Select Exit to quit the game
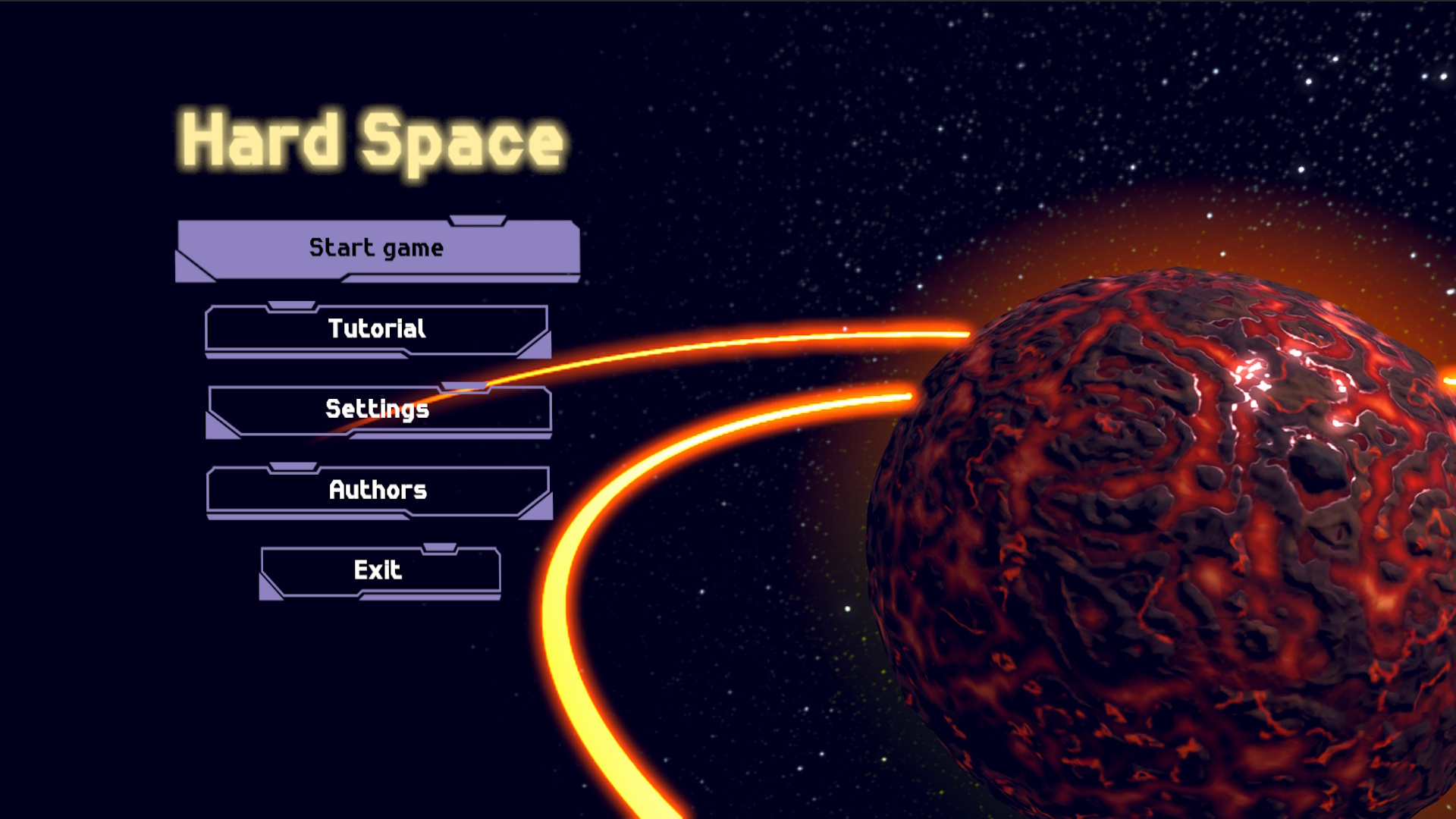The width and height of the screenshot is (1456, 819). pyautogui.click(x=379, y=570)
